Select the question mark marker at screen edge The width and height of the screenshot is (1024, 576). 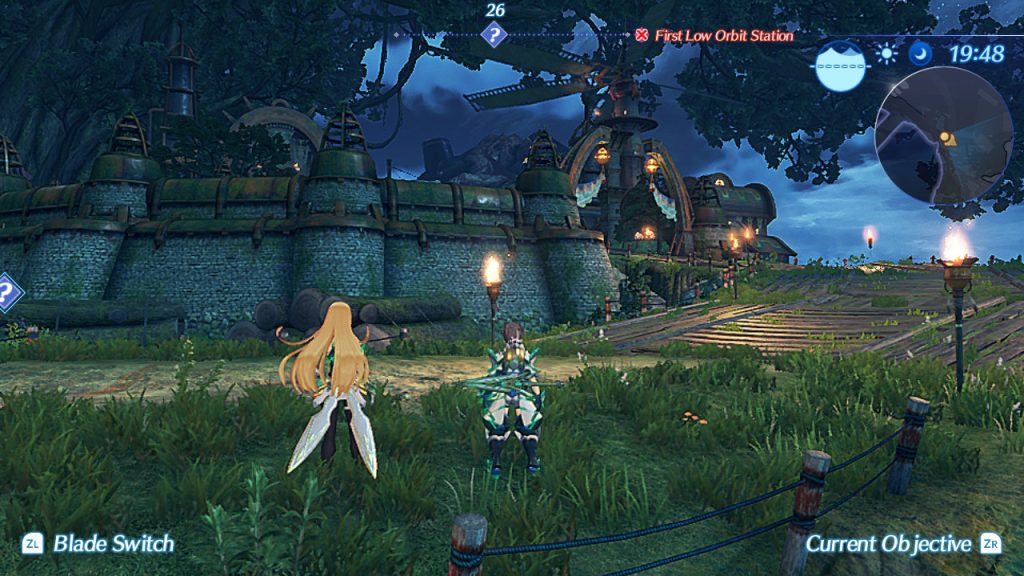pos(7,294)
